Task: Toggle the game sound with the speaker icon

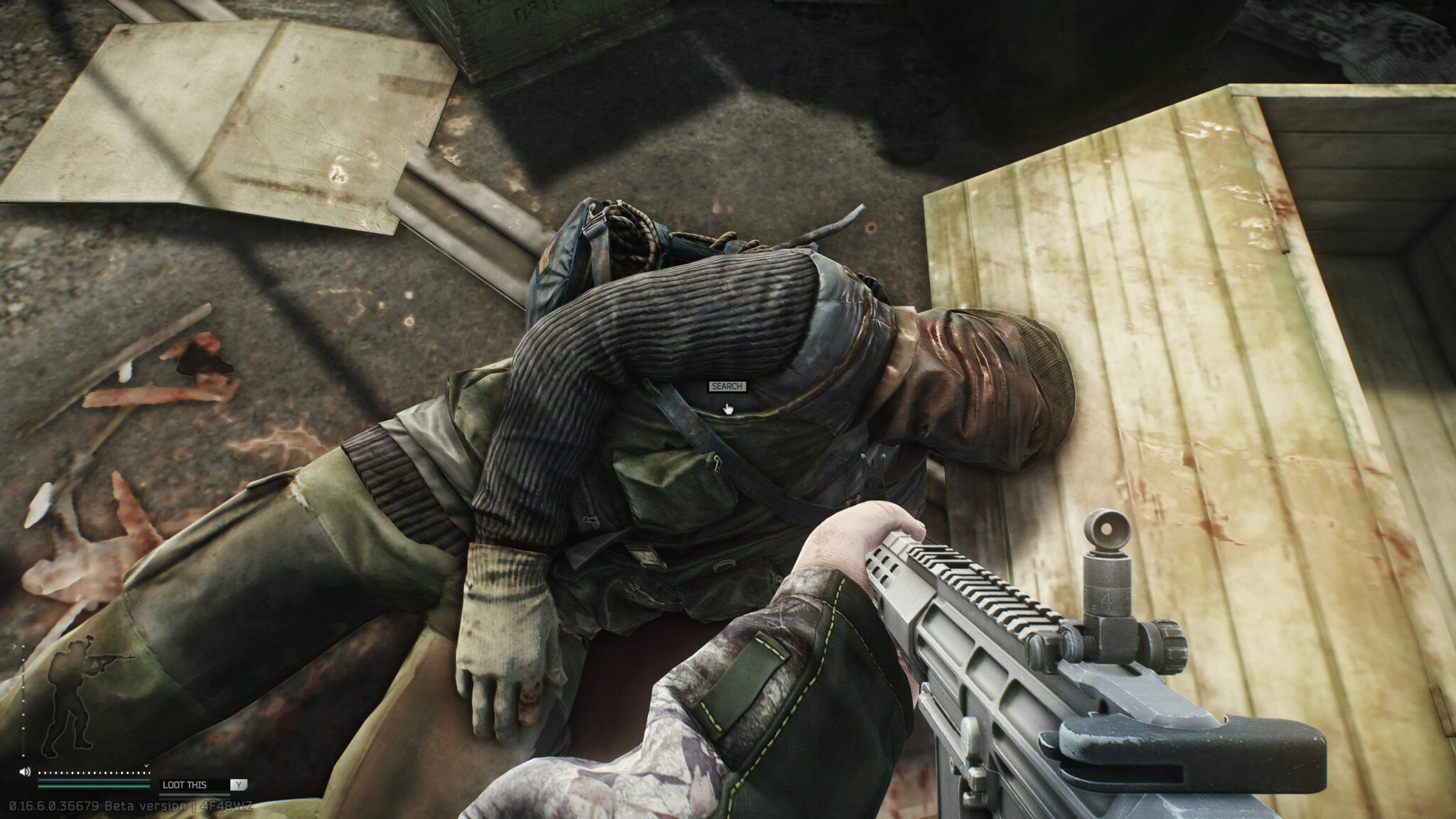Action: click(x=26, y=772)
